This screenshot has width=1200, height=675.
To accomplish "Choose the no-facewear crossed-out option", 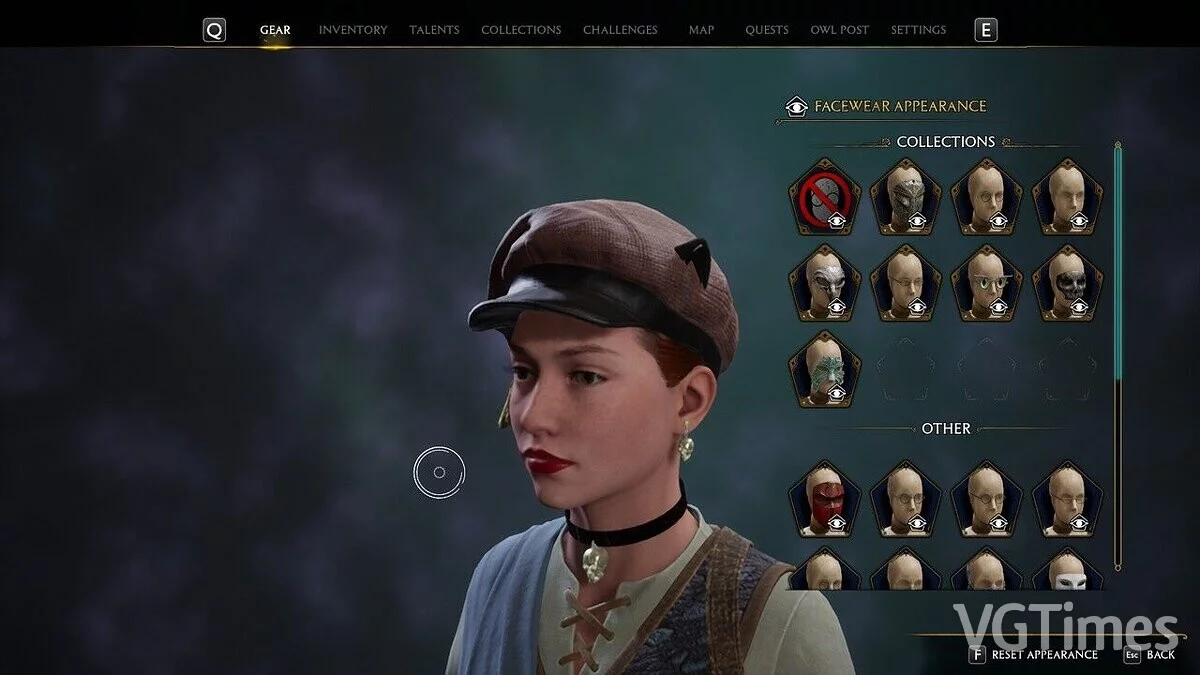I will click(824, 197).
